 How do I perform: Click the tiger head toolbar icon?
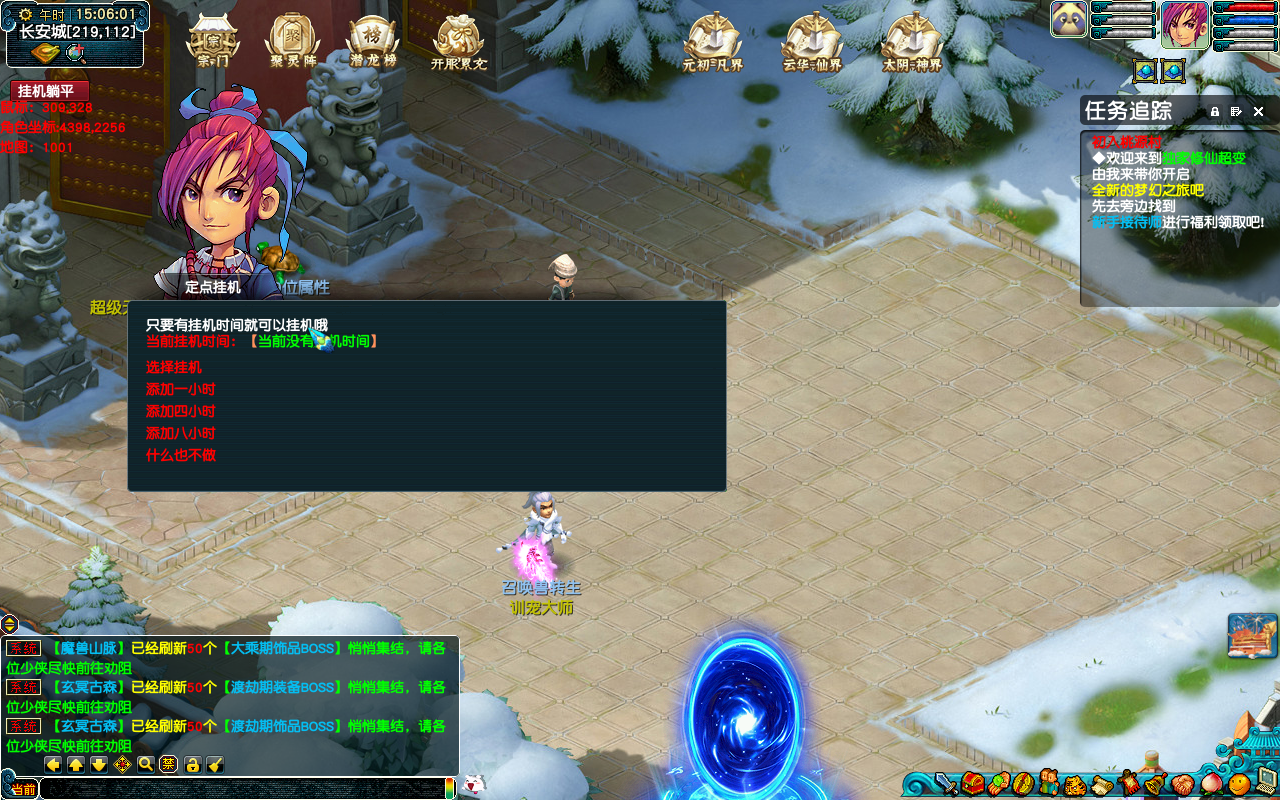(1075, 783)
